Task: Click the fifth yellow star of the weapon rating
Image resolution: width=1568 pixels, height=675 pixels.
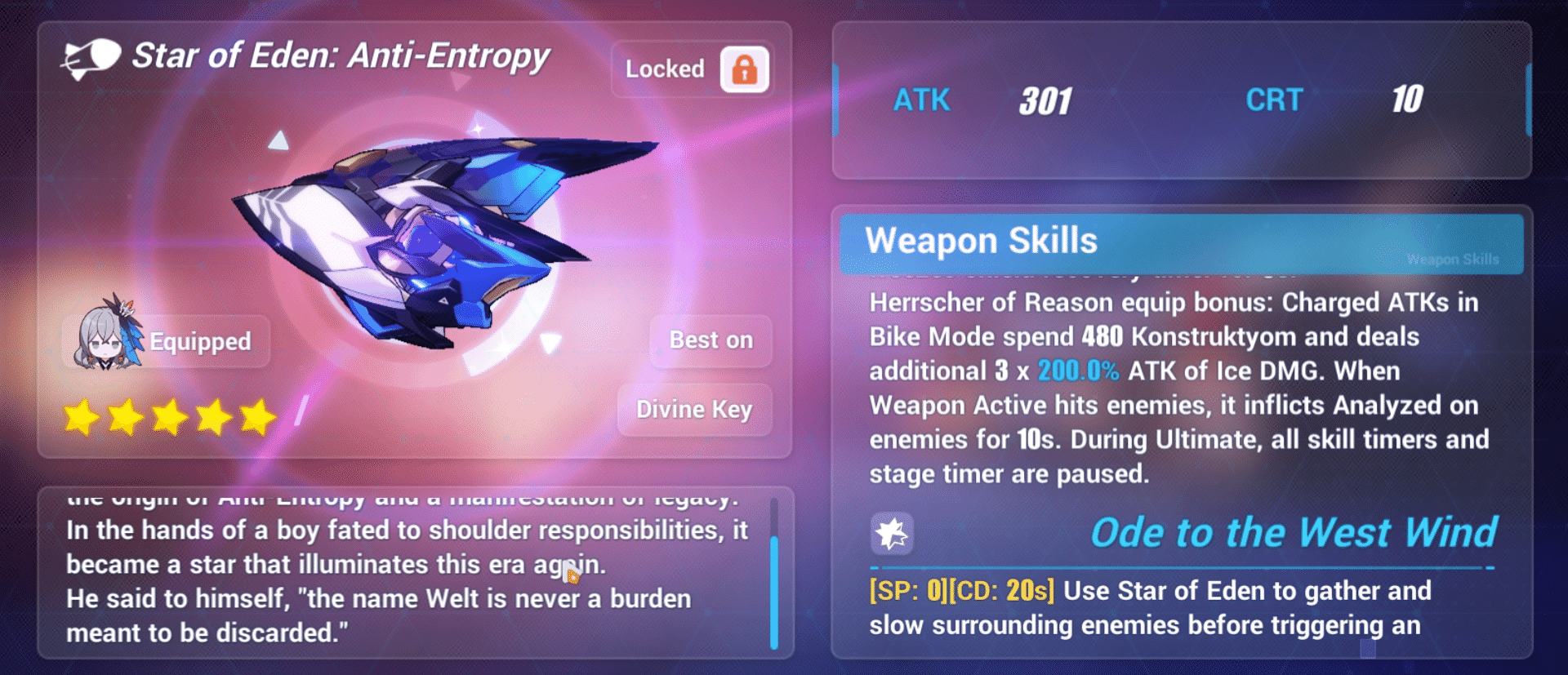Action: [x=256, y=417]
